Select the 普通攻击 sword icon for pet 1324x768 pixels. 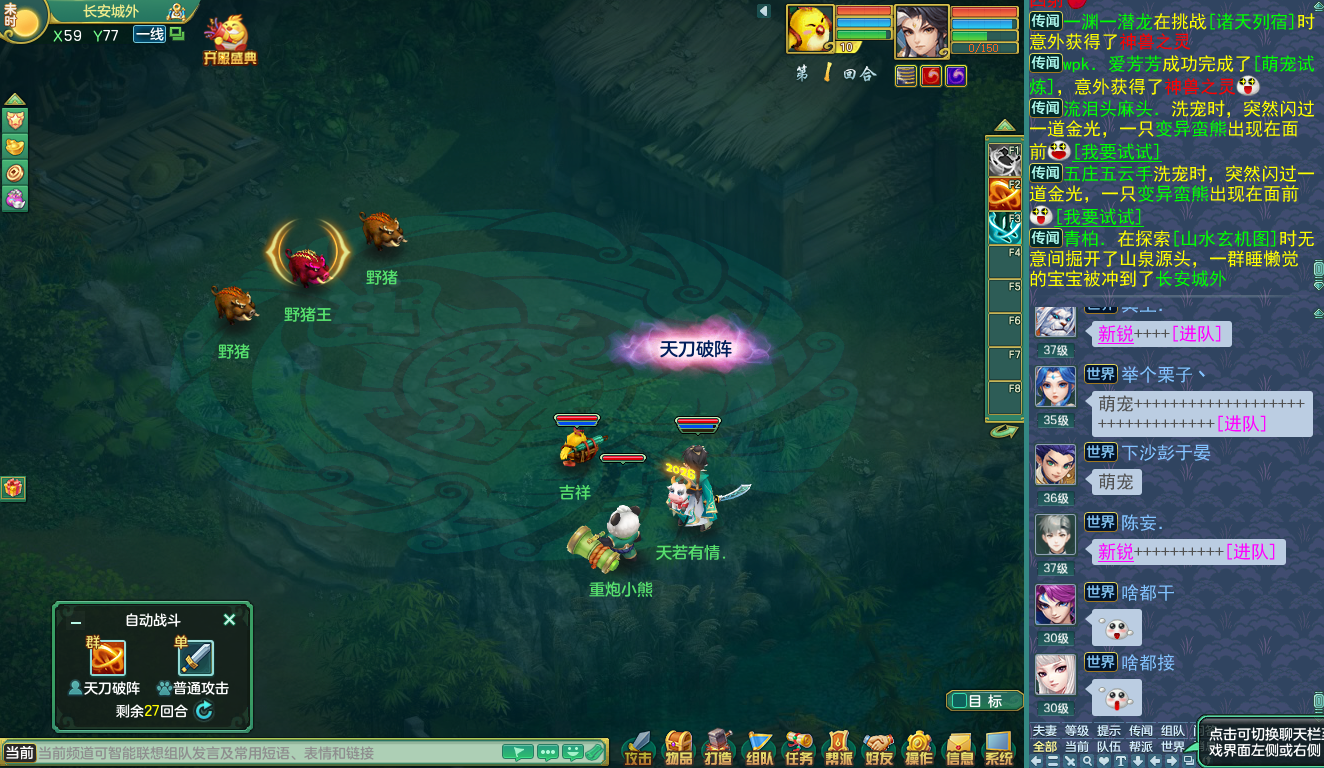tap(195, 658)
